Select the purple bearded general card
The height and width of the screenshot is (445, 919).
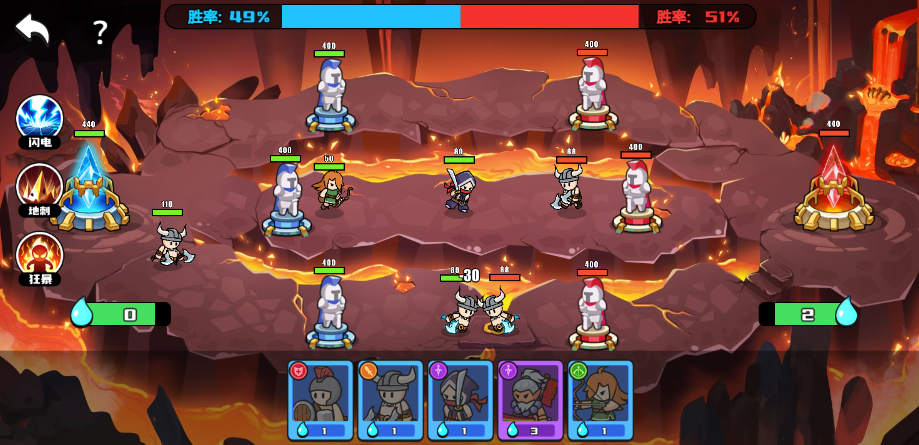[530, 400]
